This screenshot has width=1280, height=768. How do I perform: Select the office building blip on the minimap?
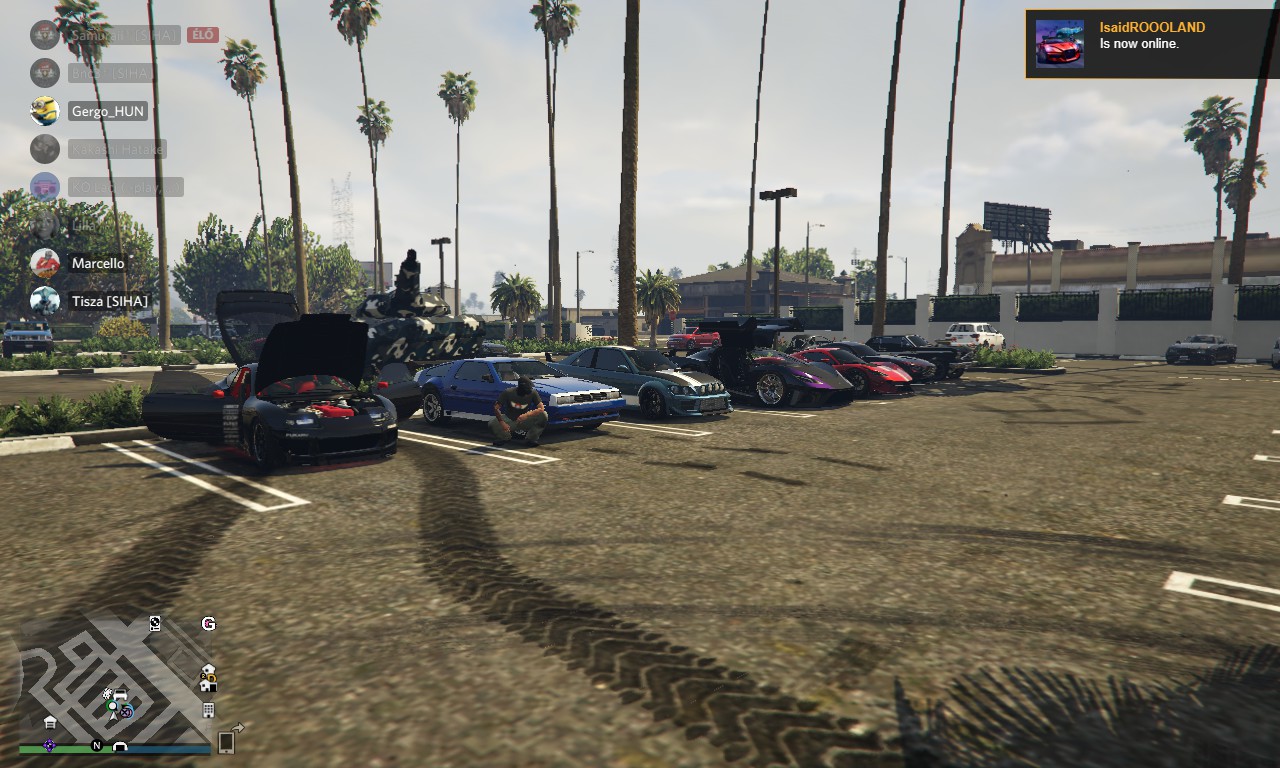[209, 709]
